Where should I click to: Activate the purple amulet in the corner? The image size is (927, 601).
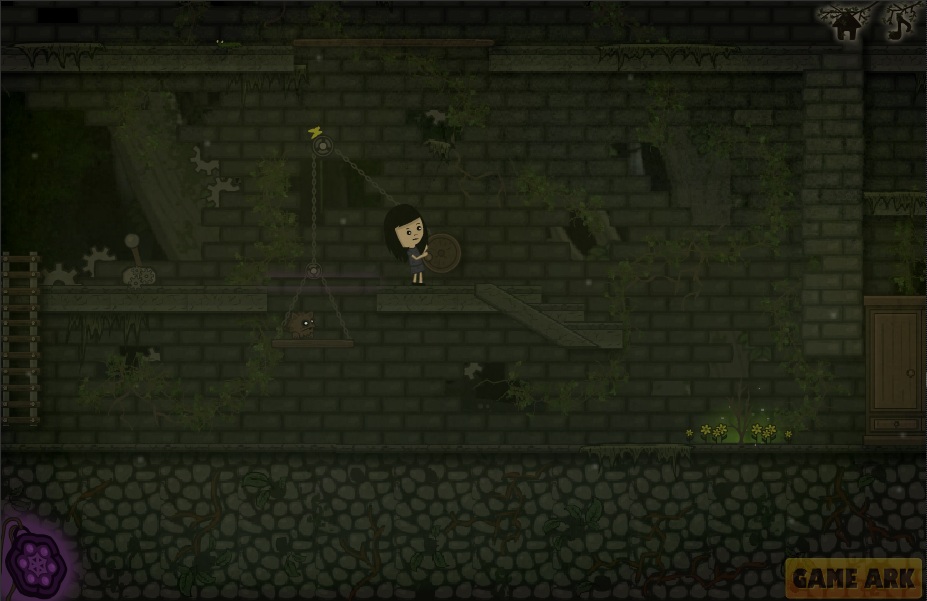37,563
